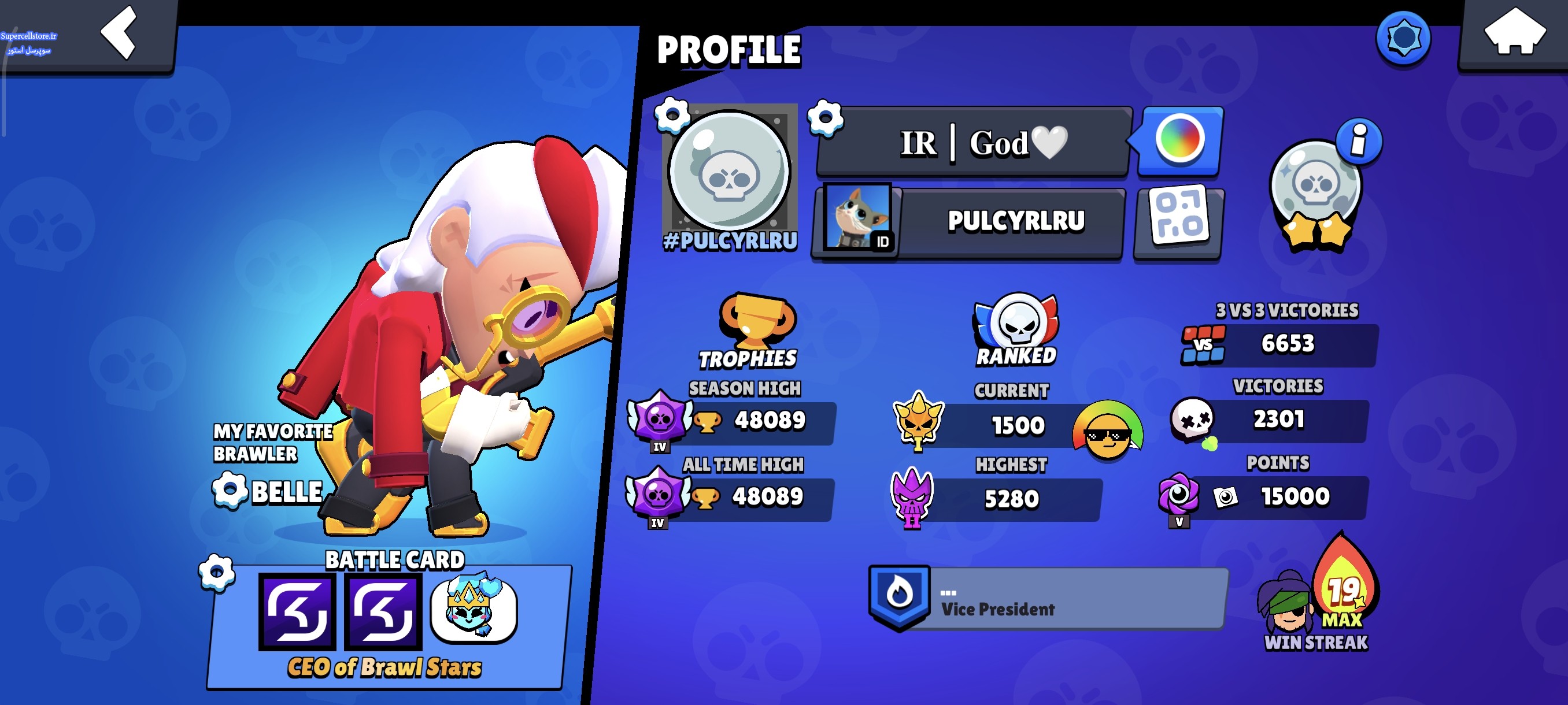This screenshot has width=1568, height=705.
Task: Open the rainbow name color picker
Action: pos(1179,140)
